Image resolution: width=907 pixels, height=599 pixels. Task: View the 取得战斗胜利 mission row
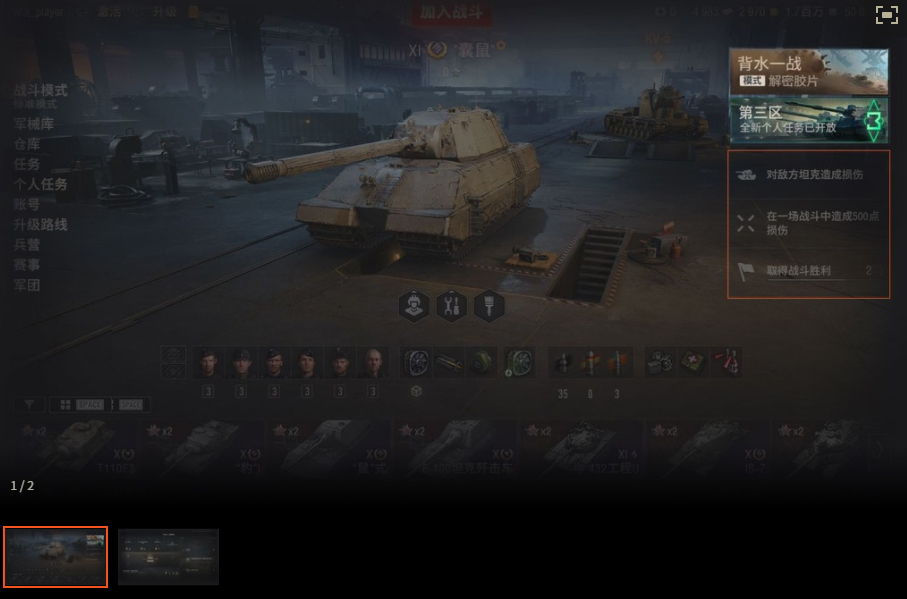coord(808,271)
